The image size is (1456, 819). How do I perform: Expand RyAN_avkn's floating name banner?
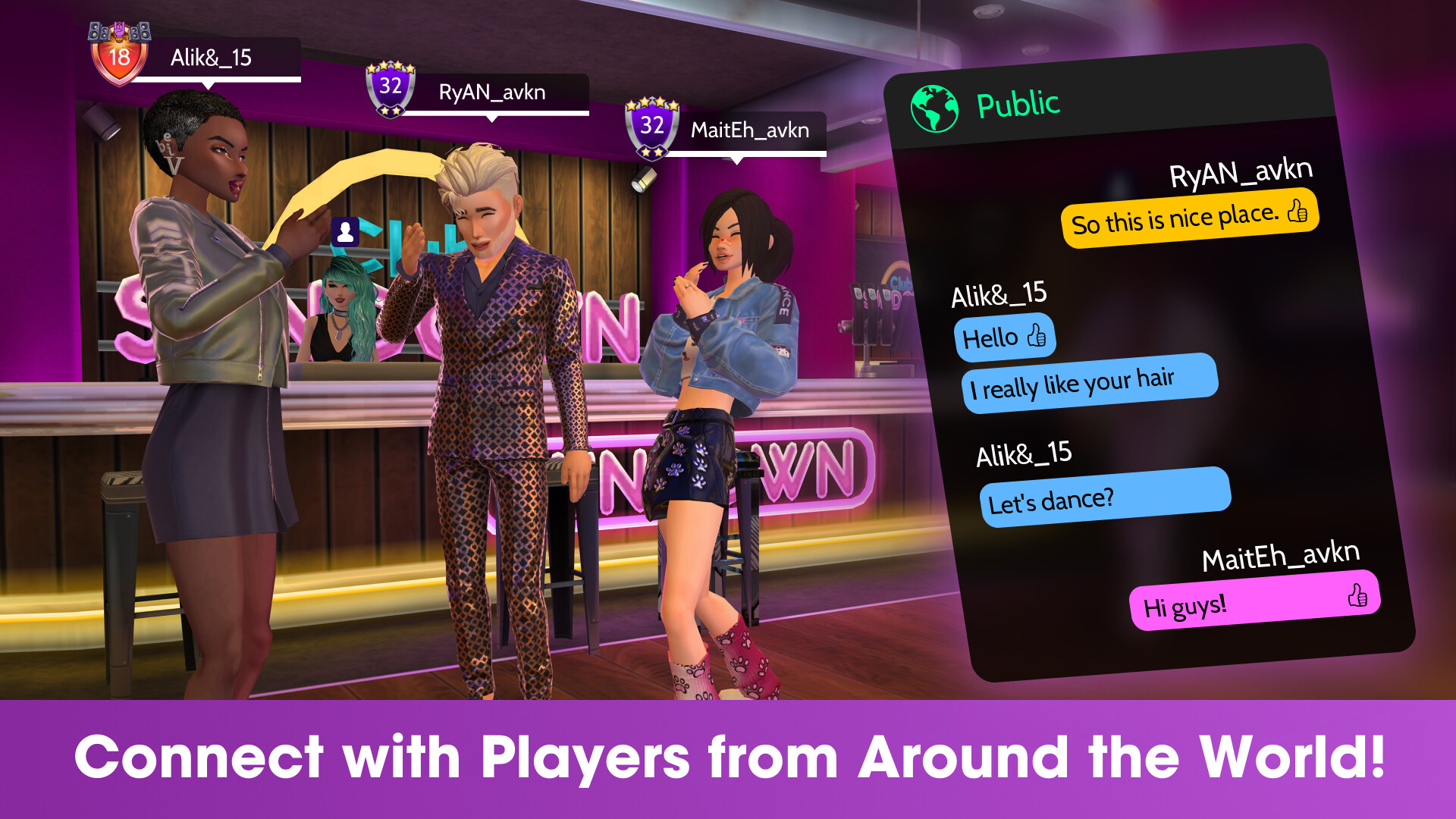493,93
